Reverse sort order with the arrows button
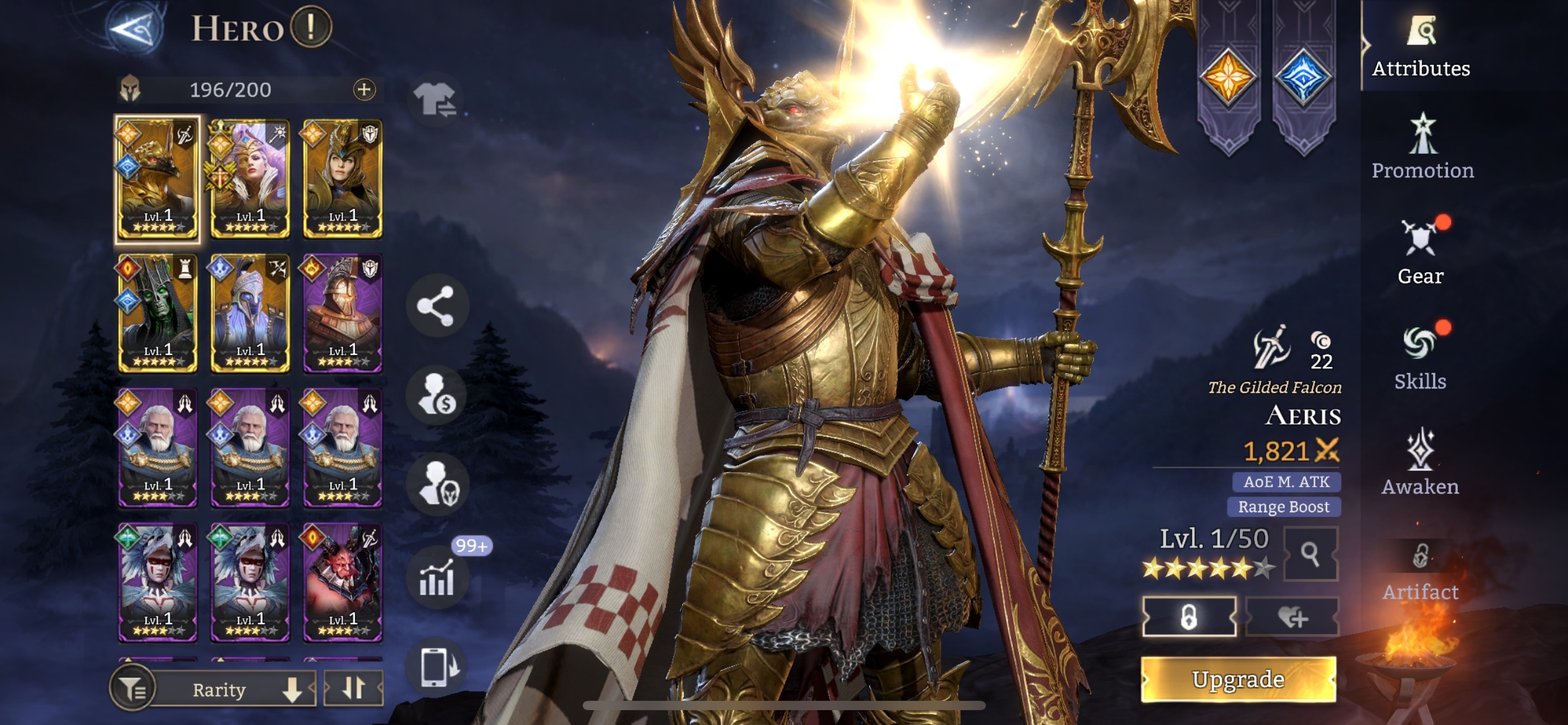The image size is (1568, 725). (353, 688)
